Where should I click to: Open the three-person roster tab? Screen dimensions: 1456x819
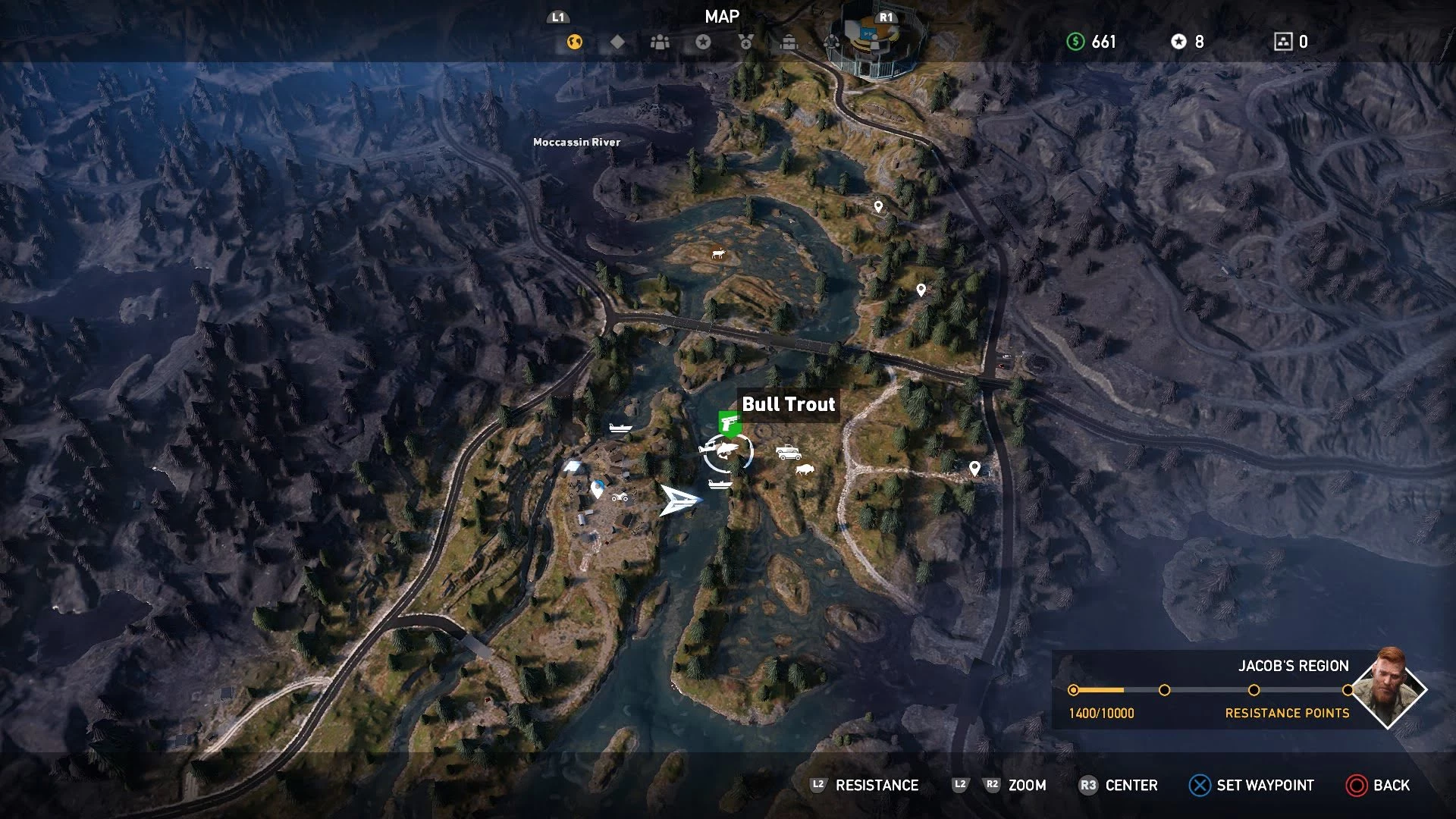(x=661, y=42)
